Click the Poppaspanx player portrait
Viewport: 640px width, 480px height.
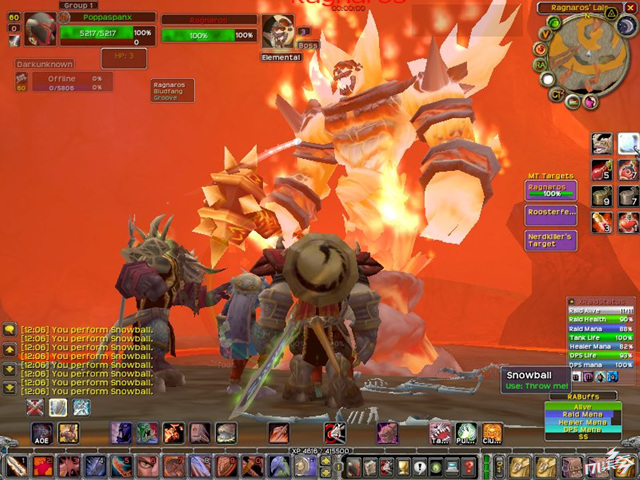[x=39, y=29]
